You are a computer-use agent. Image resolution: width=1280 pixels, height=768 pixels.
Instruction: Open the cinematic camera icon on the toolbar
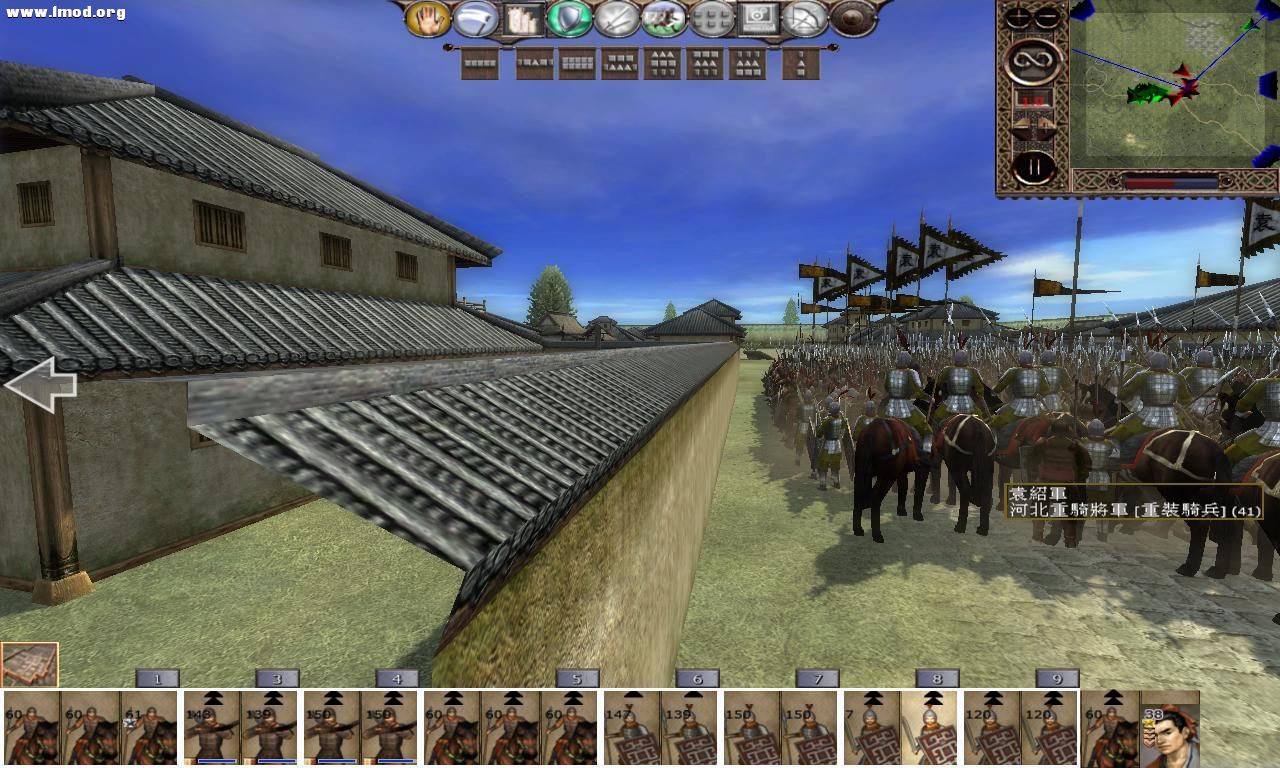[760, 17]
